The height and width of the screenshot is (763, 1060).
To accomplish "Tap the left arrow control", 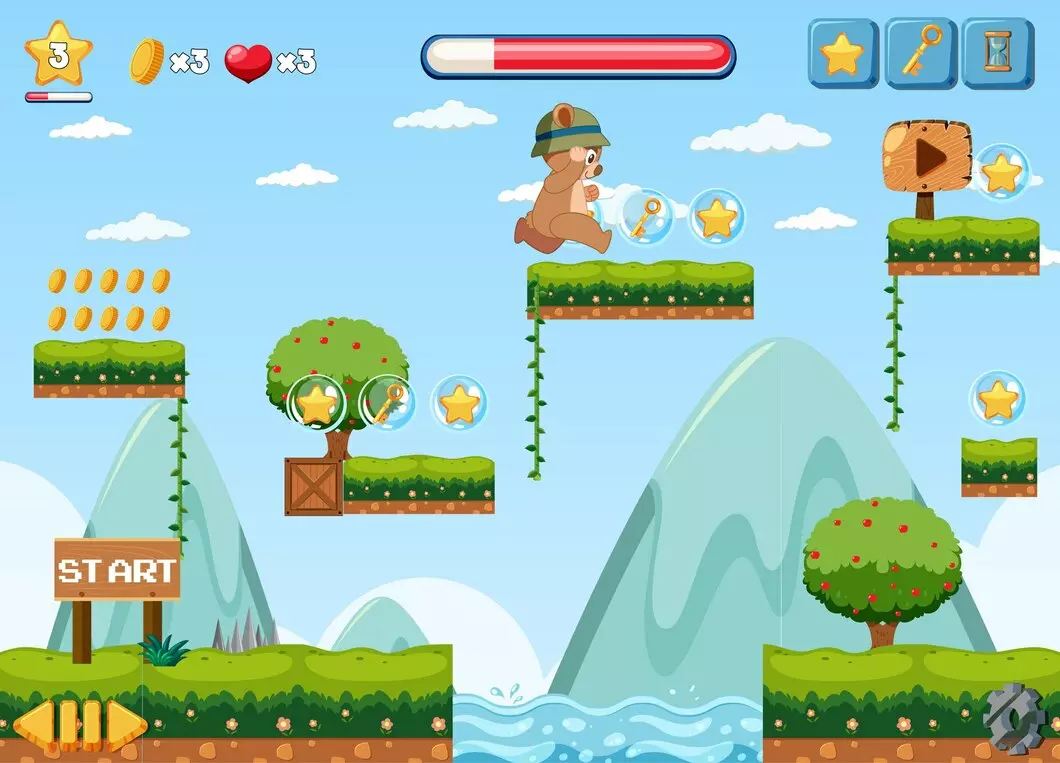I will [33, 723].
